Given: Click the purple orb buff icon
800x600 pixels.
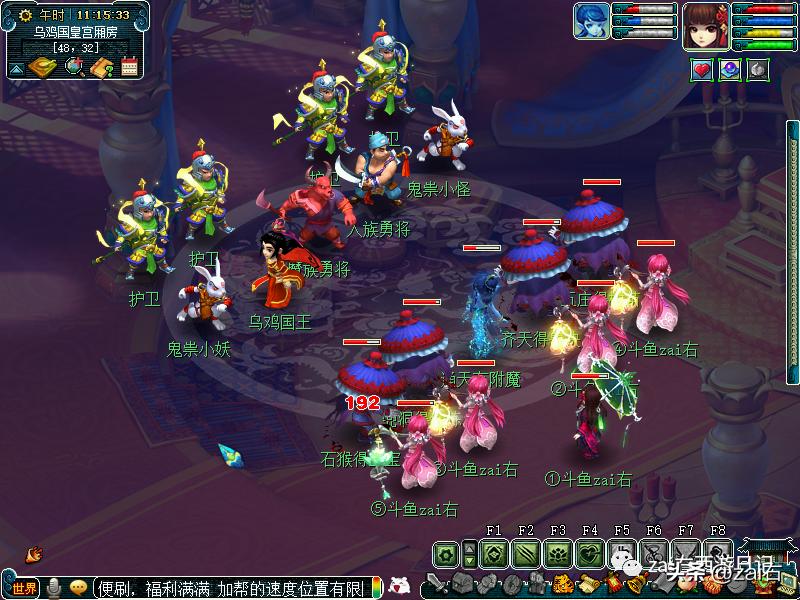Looking at the screenshot, I should click(730, 70).
